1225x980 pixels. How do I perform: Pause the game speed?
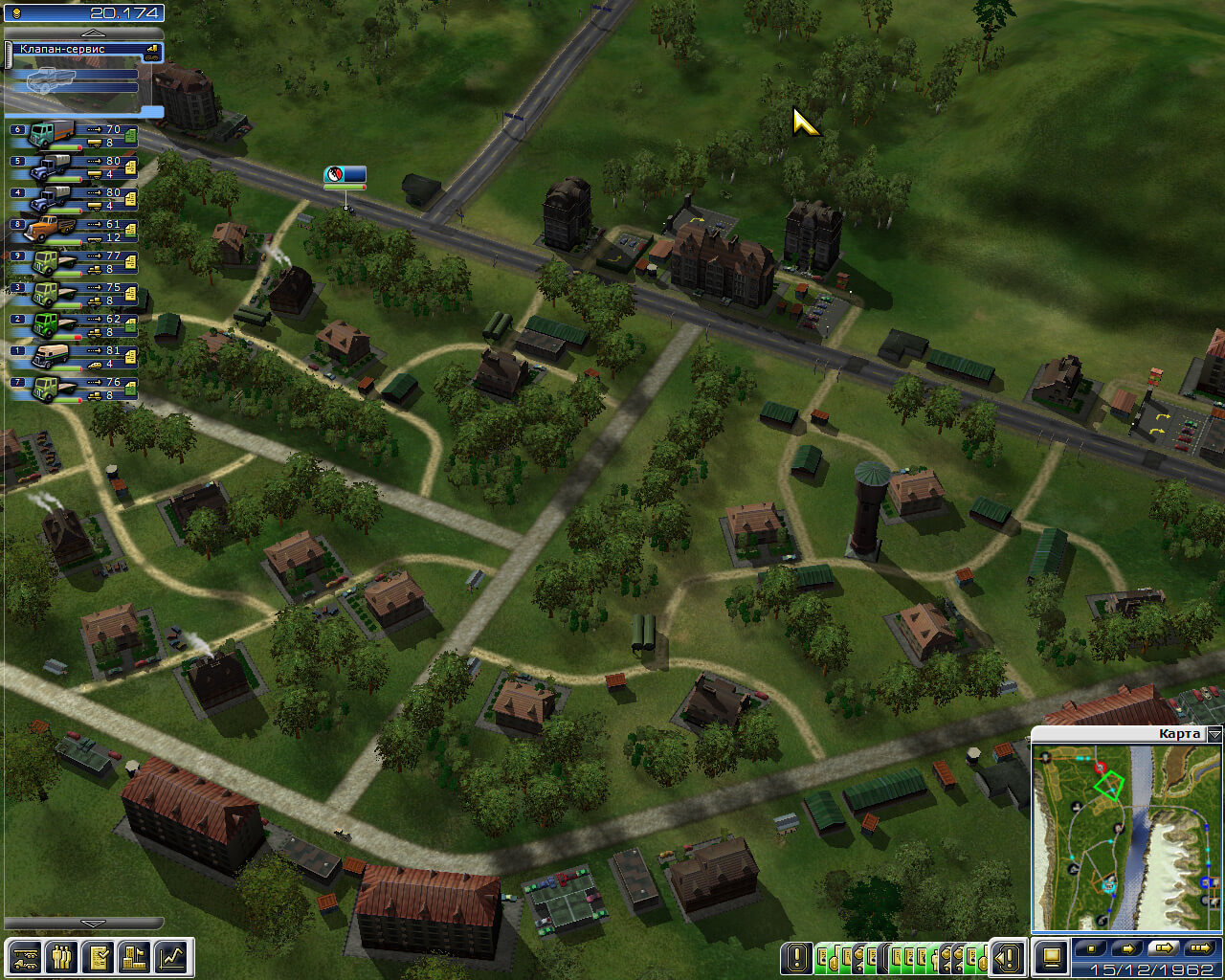tap(1093, 948)
